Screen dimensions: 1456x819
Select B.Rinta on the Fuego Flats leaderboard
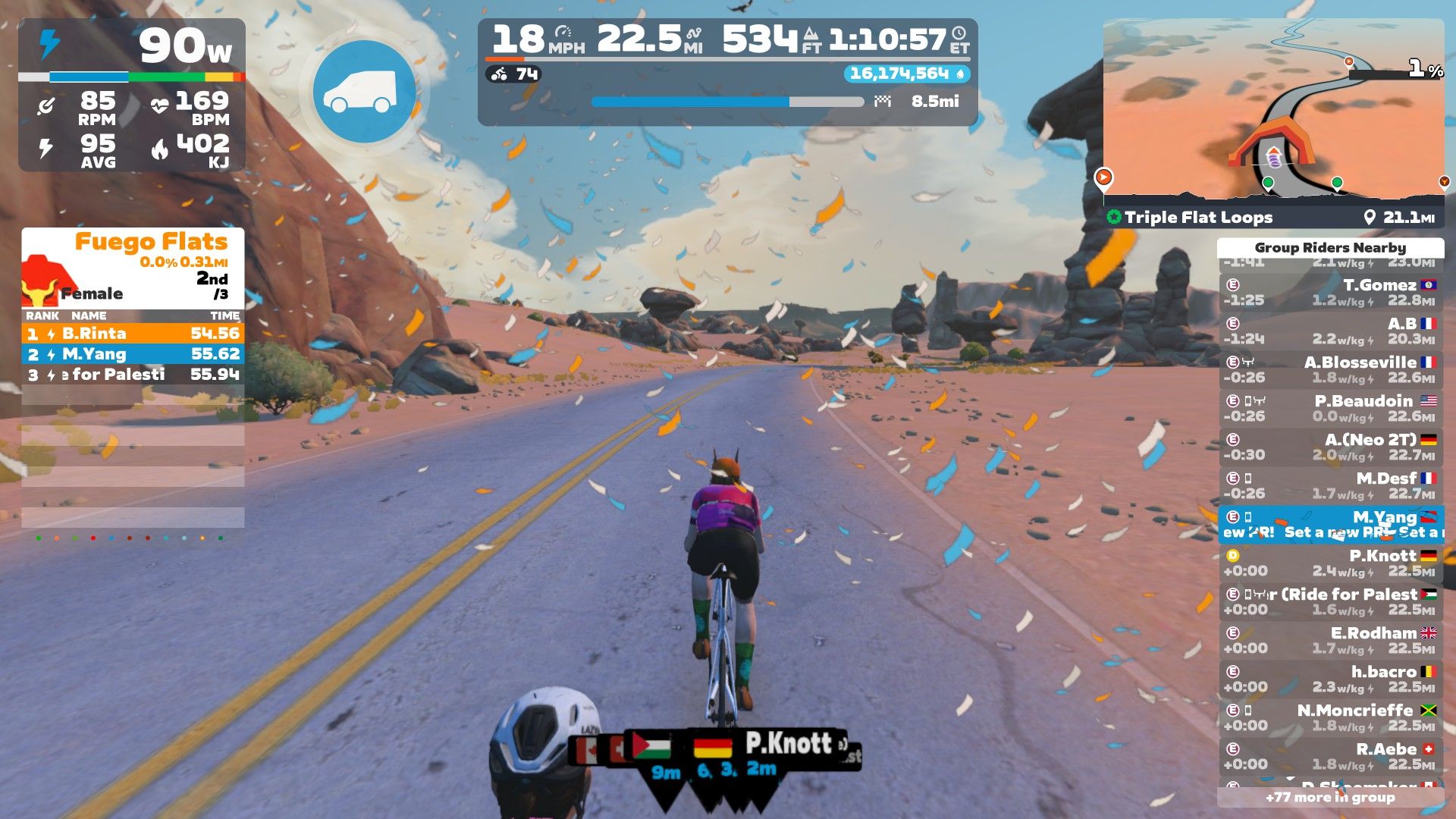point(133,334)
